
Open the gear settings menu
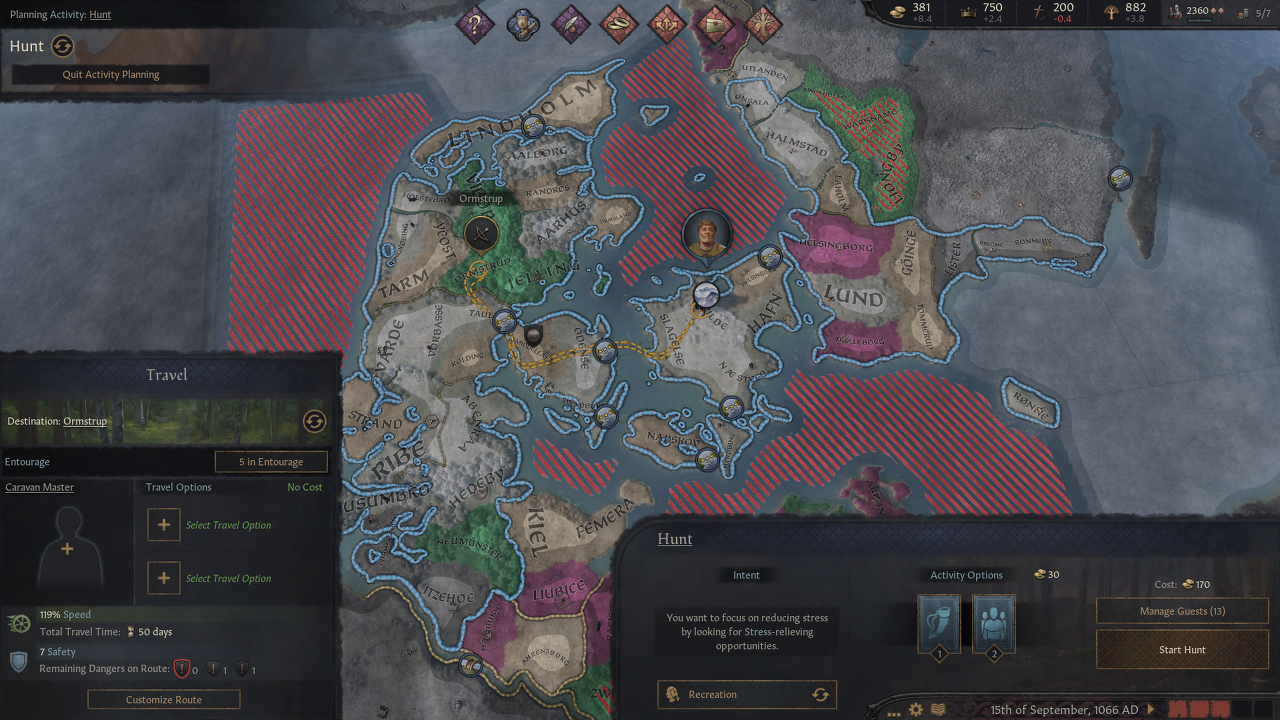(x=916, y=710)
